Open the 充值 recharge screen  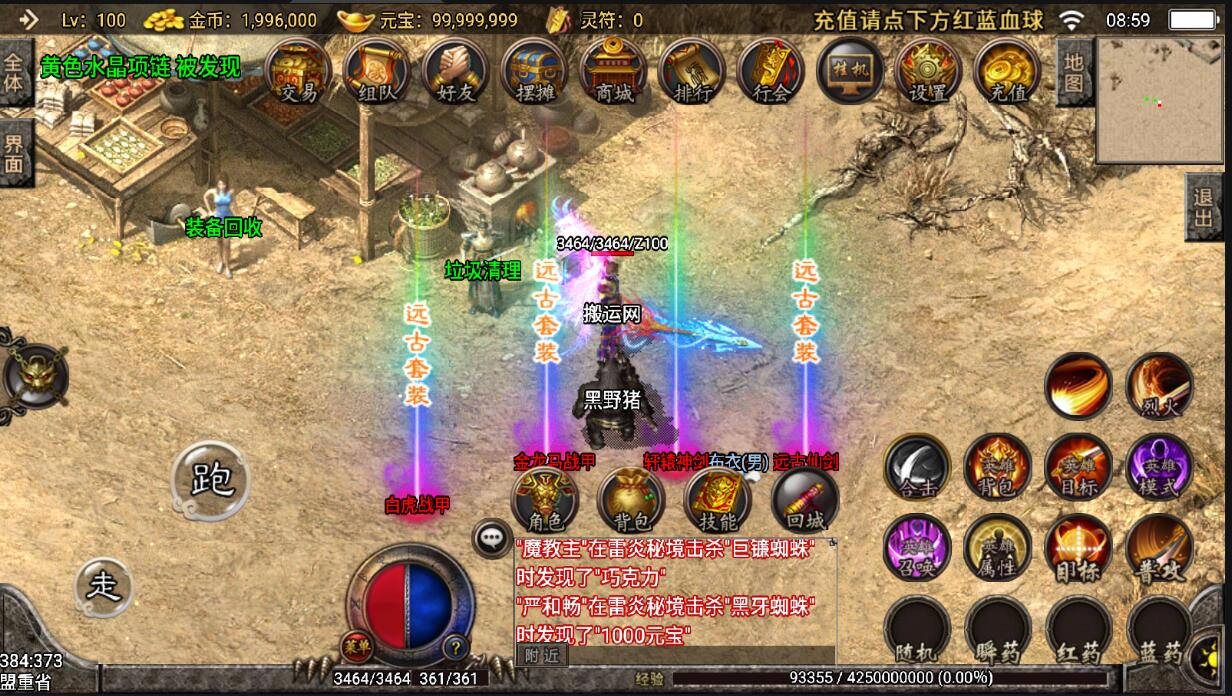pyautogui.click(x=1007, y=72)
